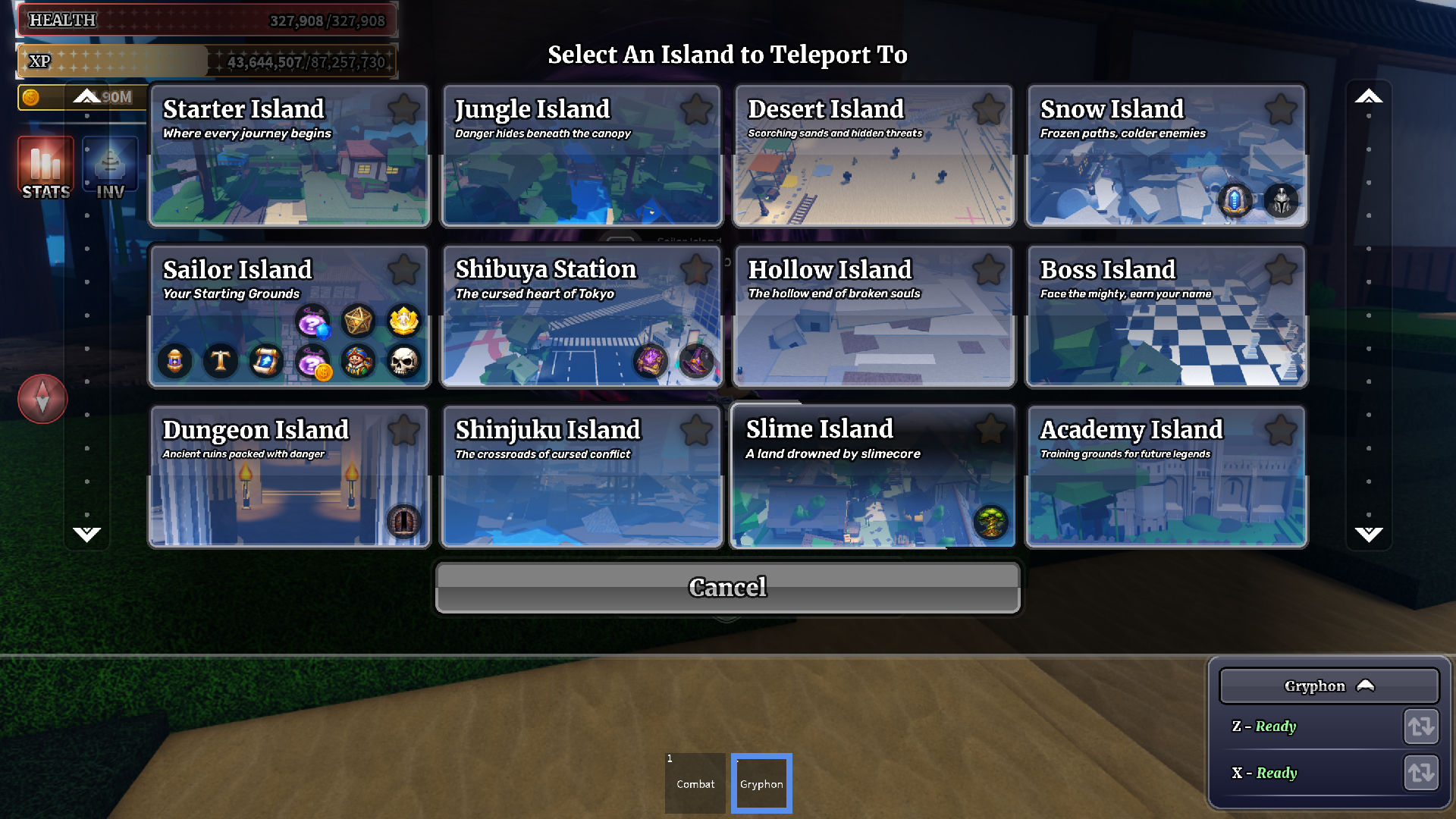
Task: Teleport to Starter Island
Action: tap(288, 174)
